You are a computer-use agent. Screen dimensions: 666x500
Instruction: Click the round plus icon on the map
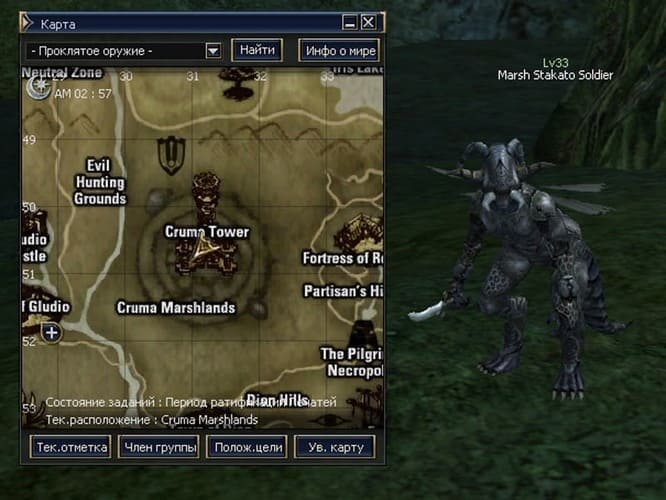[x=51, y=332]
